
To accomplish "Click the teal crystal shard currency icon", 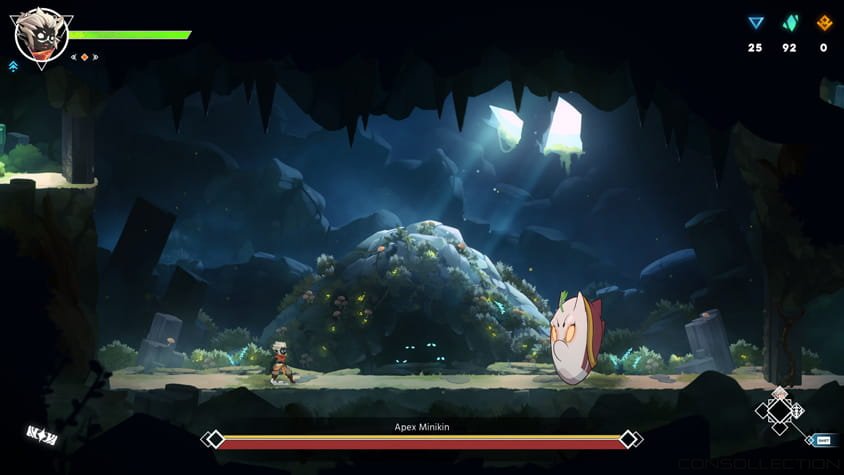I will [x=789, y=22].
